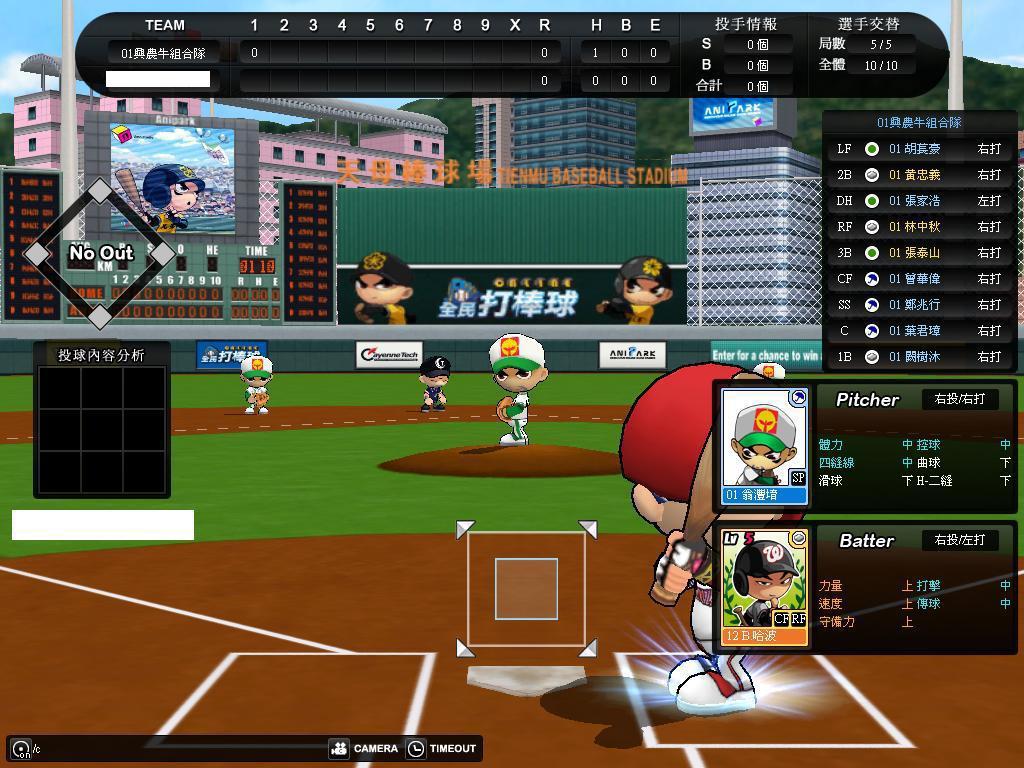
Task: Open the CAMERA view option
Action: pos(364,748)
